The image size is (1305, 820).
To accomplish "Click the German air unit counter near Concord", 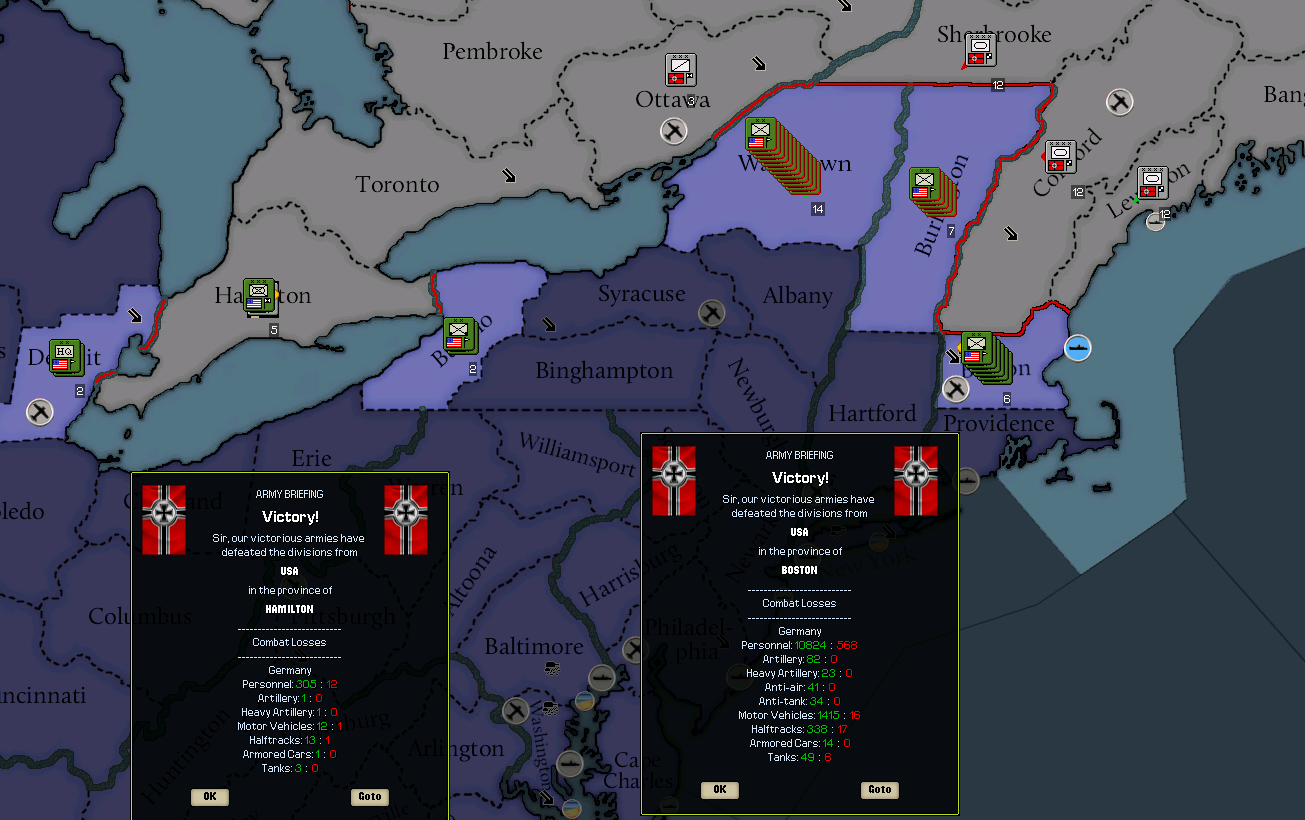I will [x=1060, y=157].
